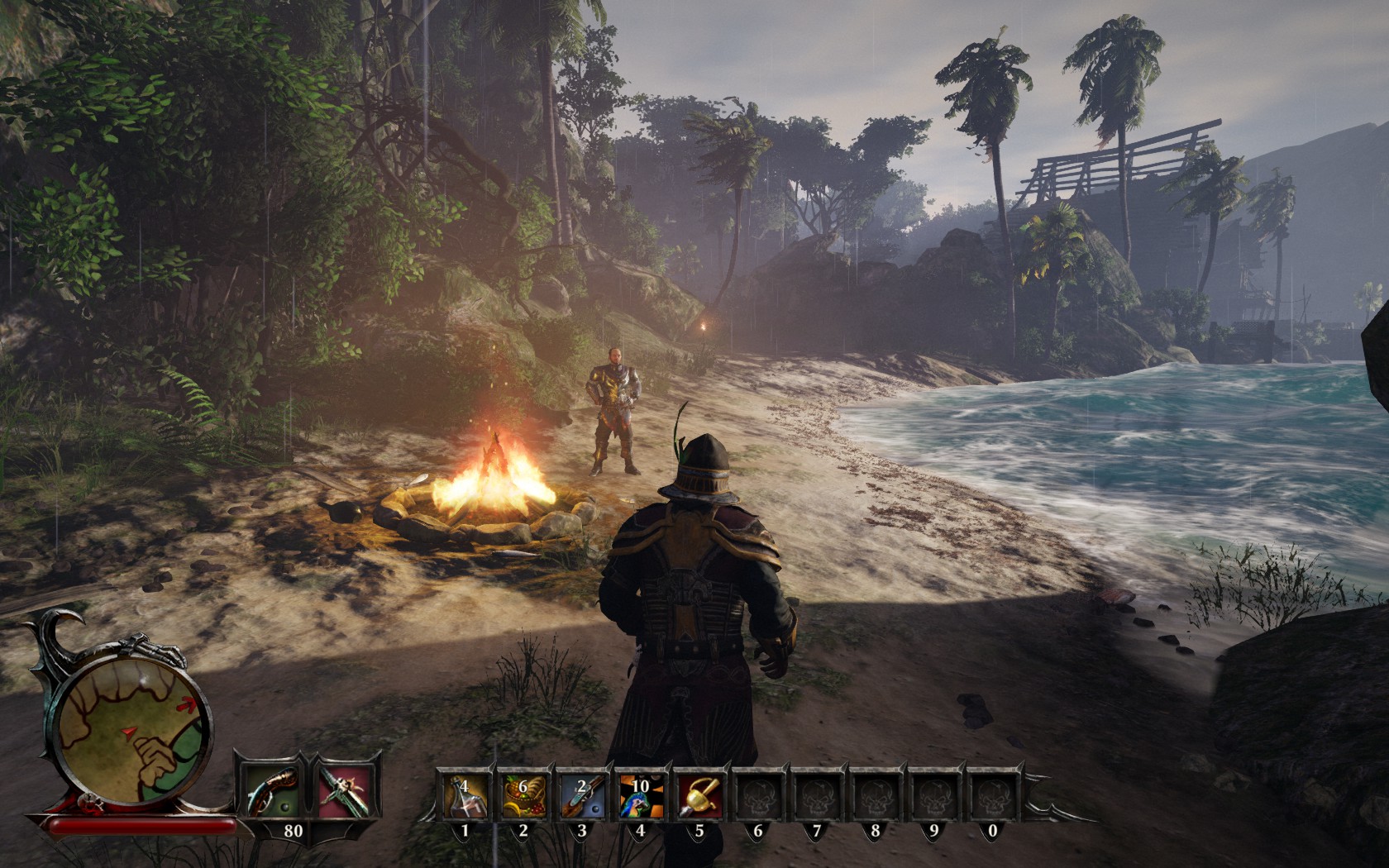Screen dimensions: 1389x868
Task: Select the equipped dagger weapon slot
Action: click(346, 785)
